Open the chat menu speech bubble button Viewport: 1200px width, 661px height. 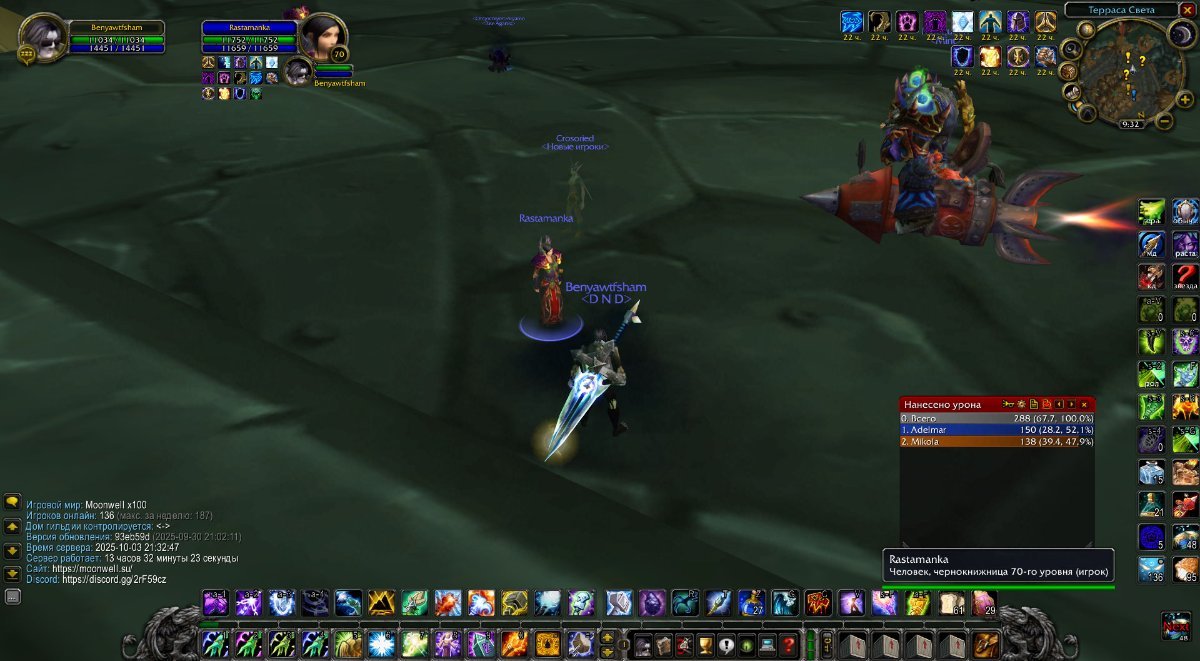[x=13, y=502]
